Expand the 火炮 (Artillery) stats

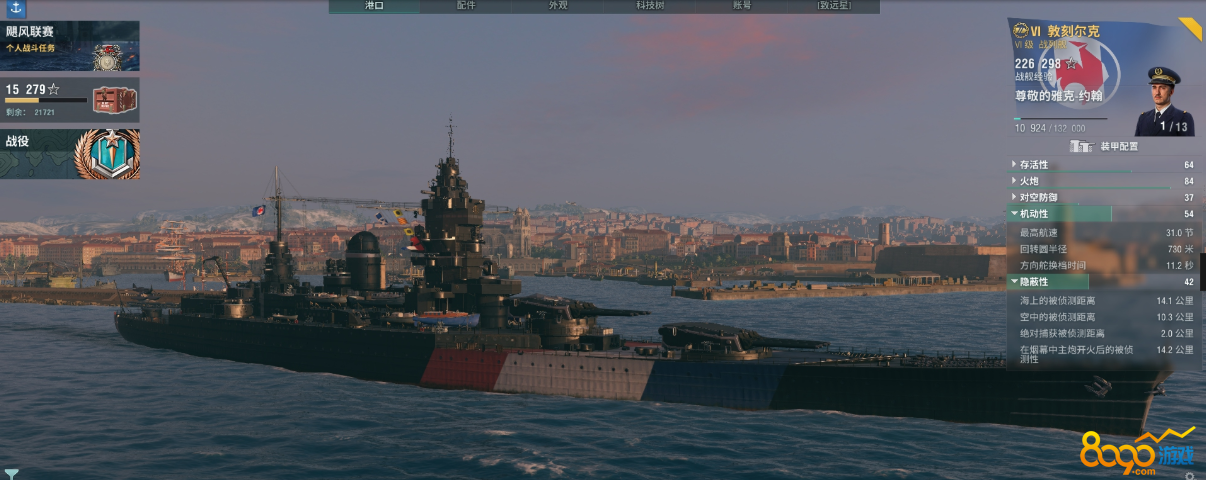click(1028, 181)
